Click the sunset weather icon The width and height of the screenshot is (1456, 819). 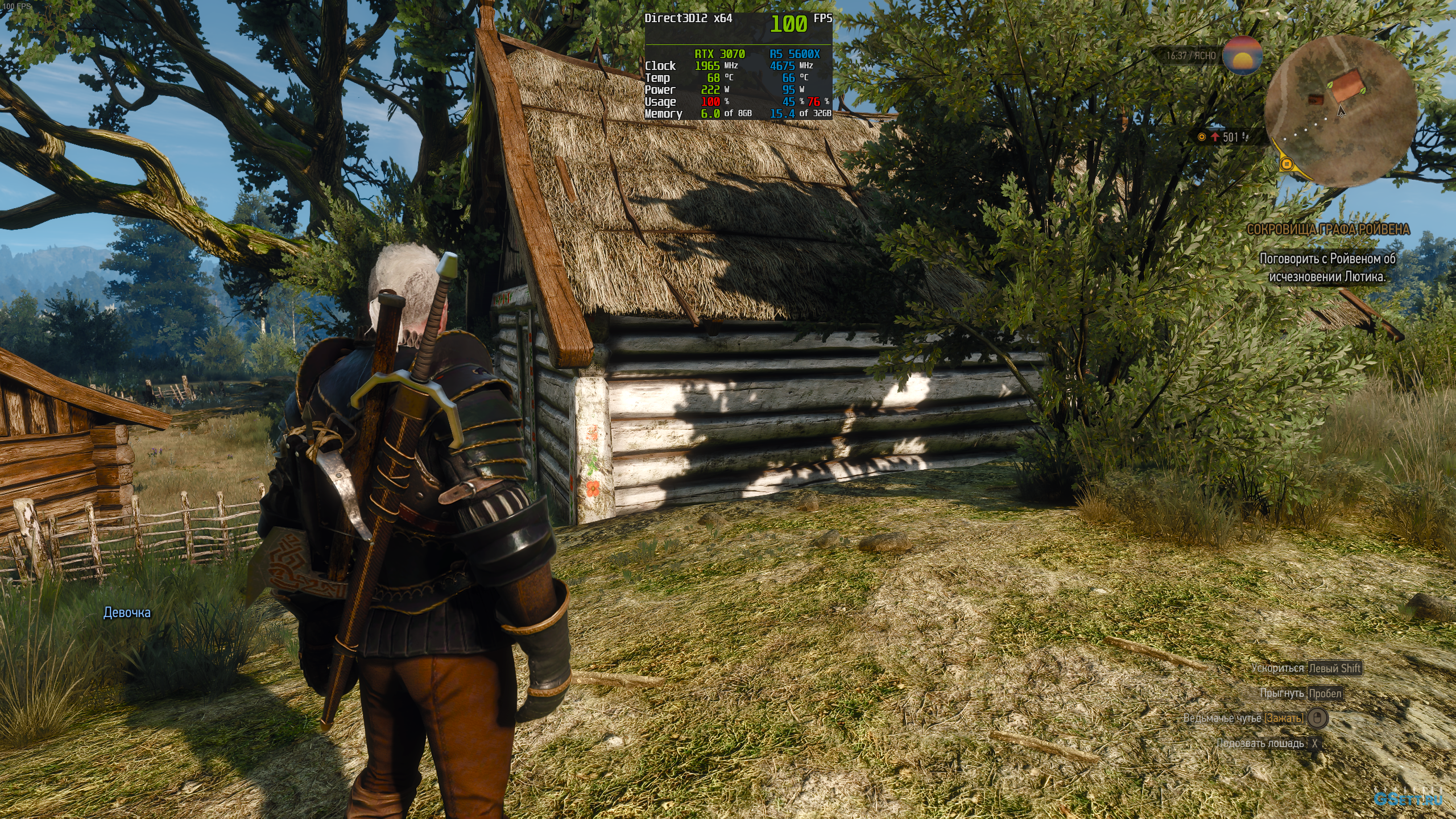(1243, 56)
